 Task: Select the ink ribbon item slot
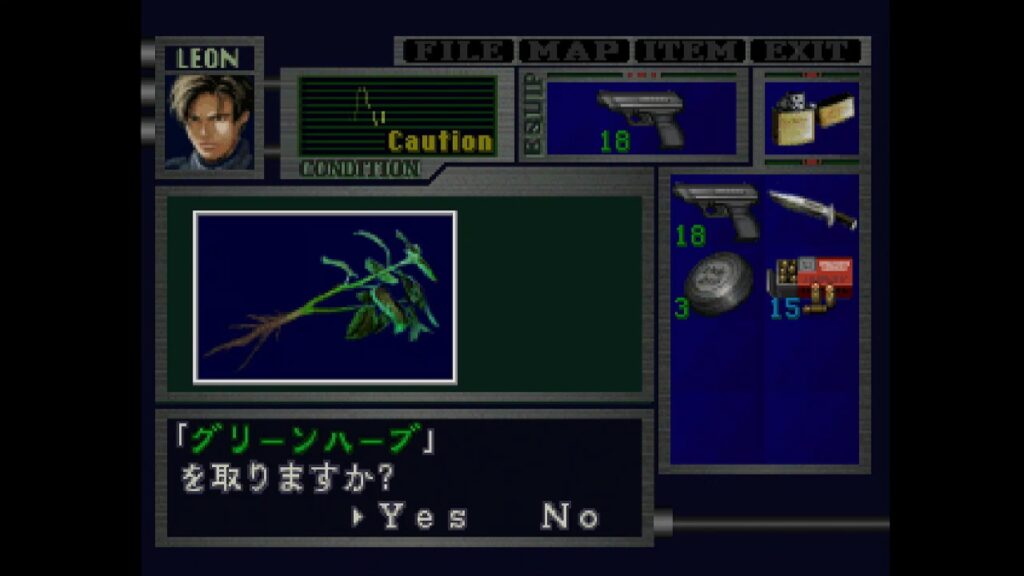pos(716,286)
